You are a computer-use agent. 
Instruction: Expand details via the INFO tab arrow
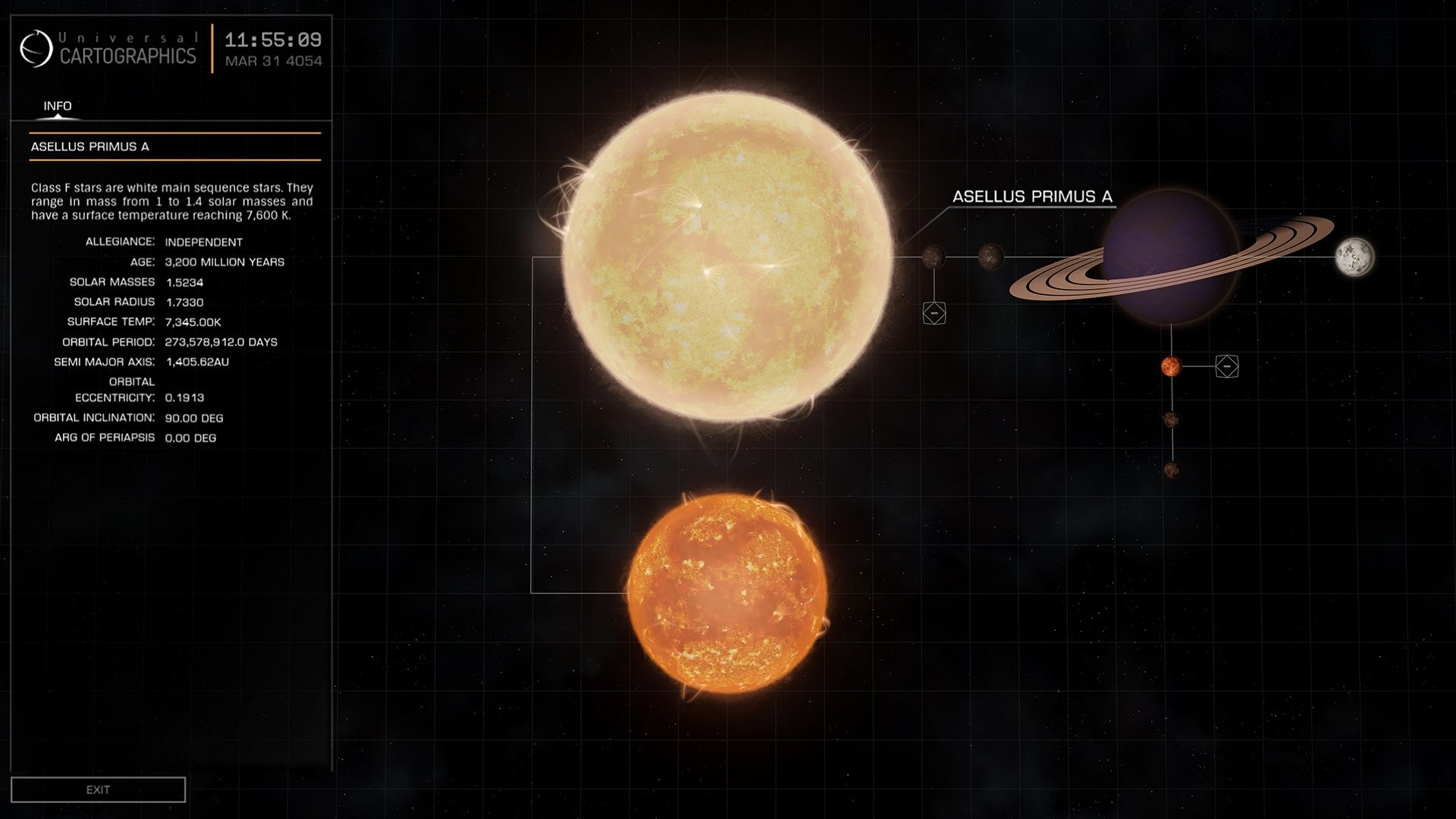coord(57,118)
